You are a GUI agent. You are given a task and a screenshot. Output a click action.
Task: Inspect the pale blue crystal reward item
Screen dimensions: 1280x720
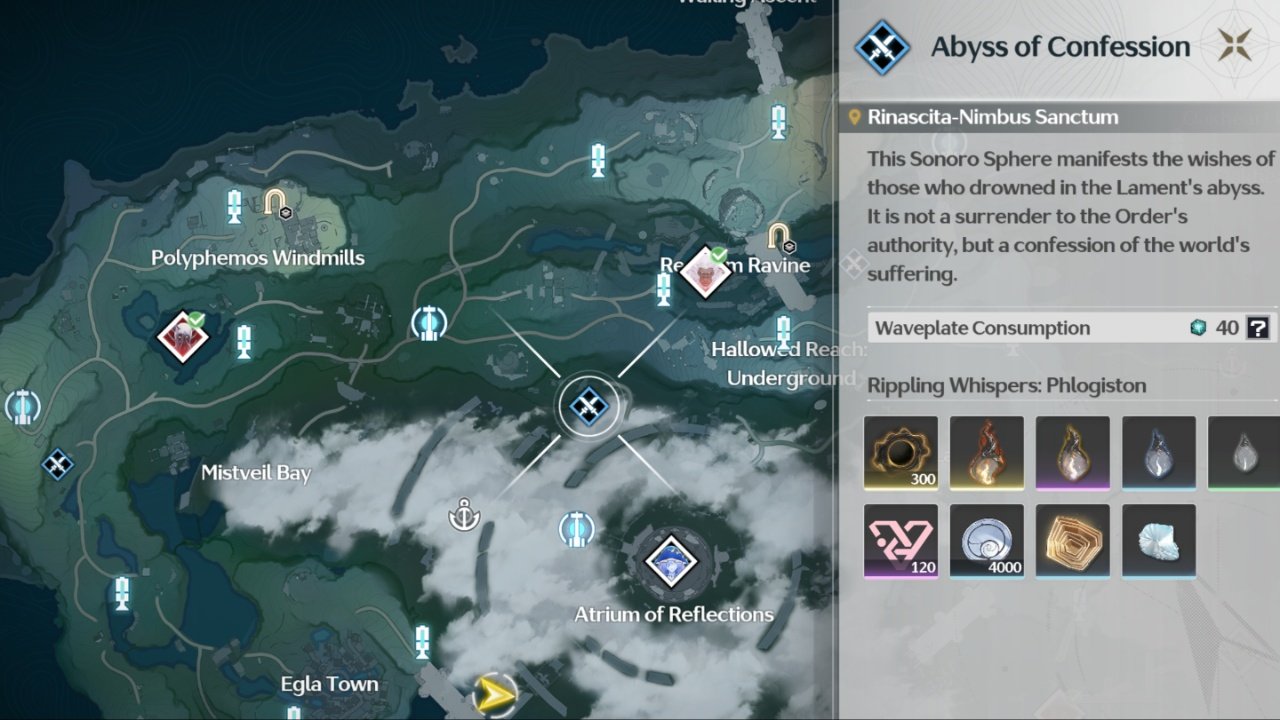pyautogui.click(x=1159, y=541)
